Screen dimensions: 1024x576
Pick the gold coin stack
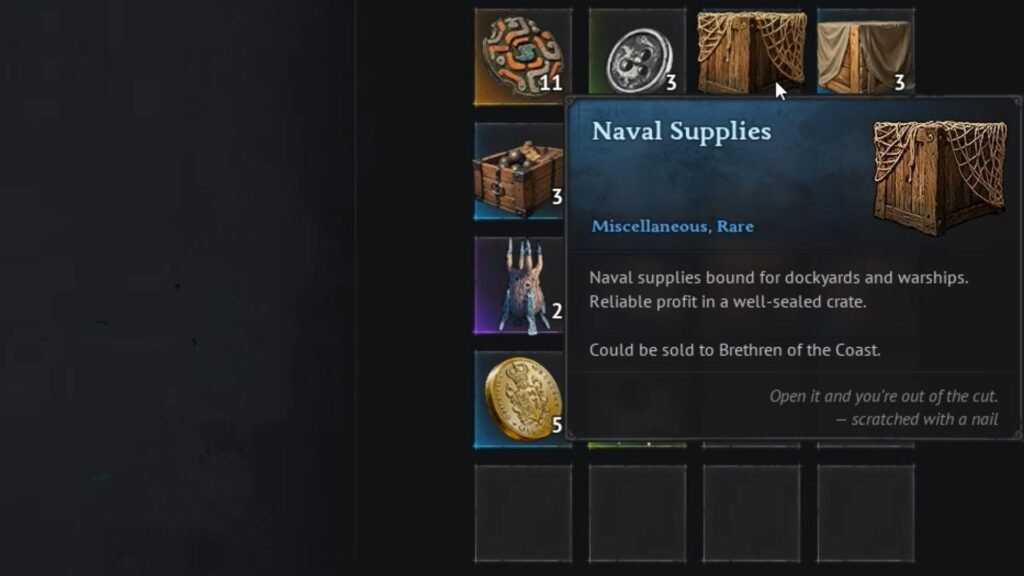520,400
